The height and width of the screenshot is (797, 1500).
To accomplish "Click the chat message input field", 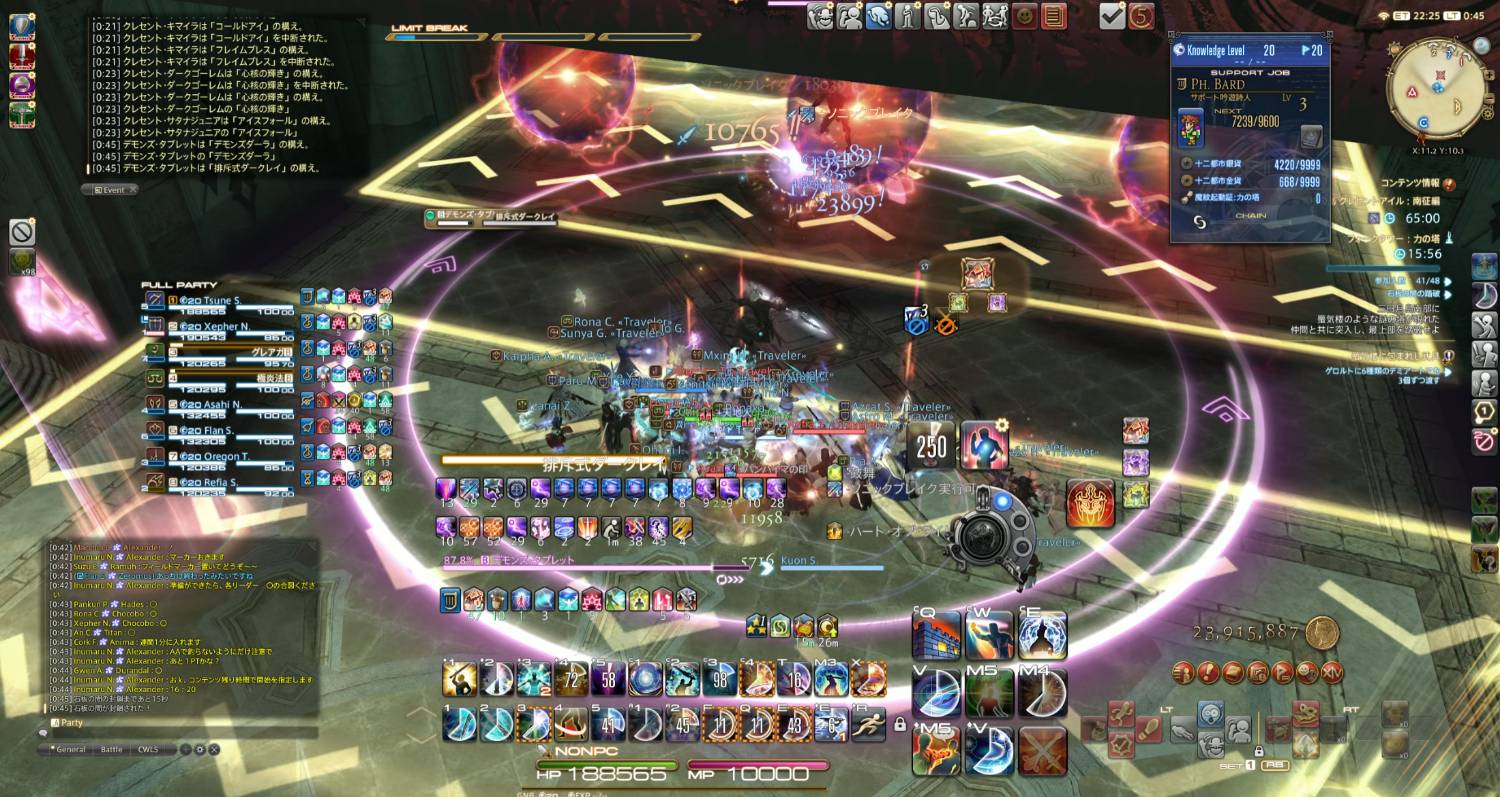I will [180, 732].
